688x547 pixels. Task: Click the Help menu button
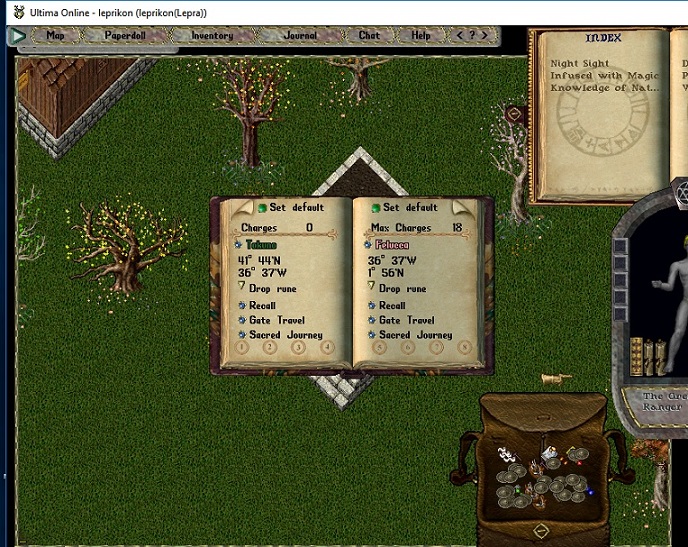[x=421, y=35]
